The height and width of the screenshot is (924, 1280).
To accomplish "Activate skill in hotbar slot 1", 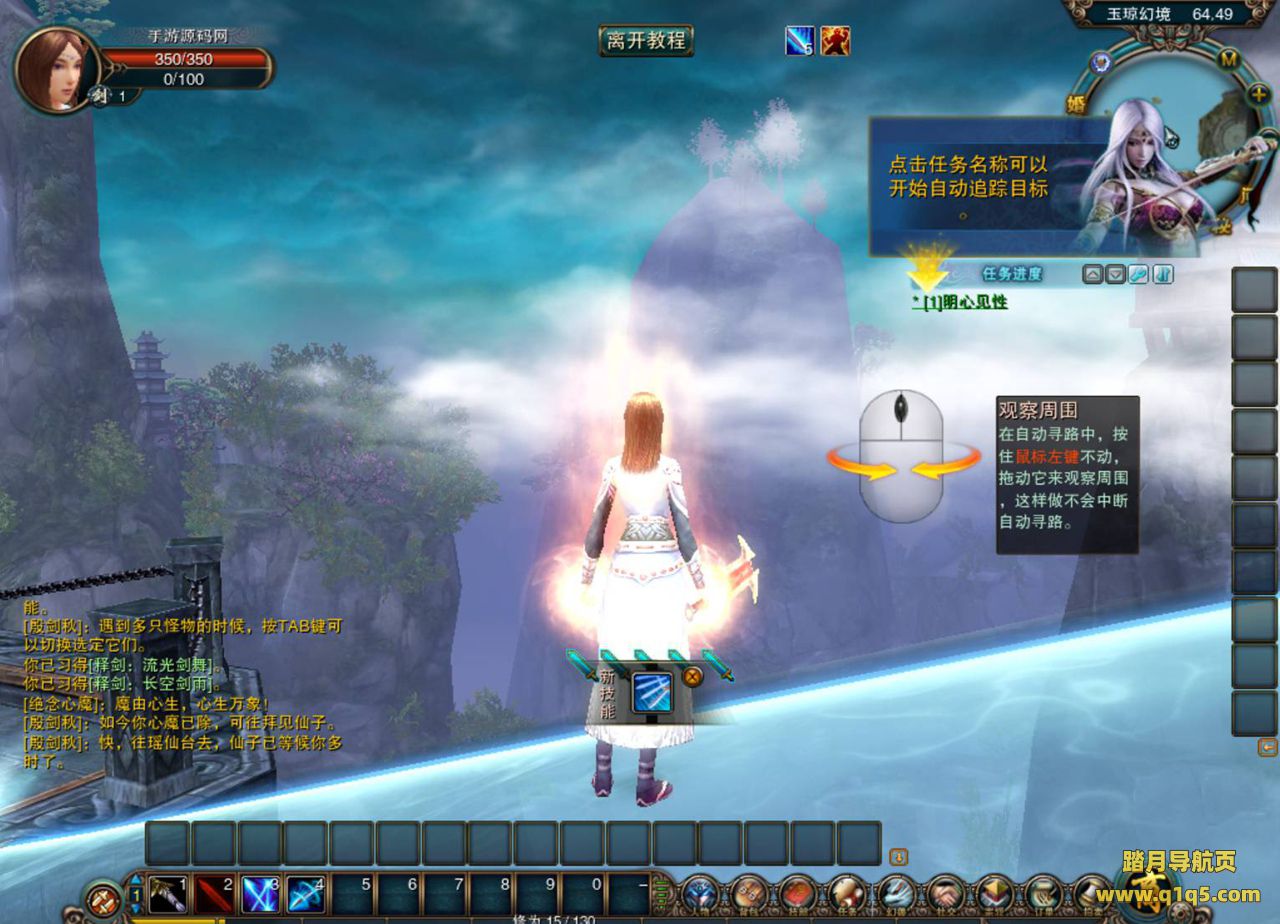I will coord(169,893).
